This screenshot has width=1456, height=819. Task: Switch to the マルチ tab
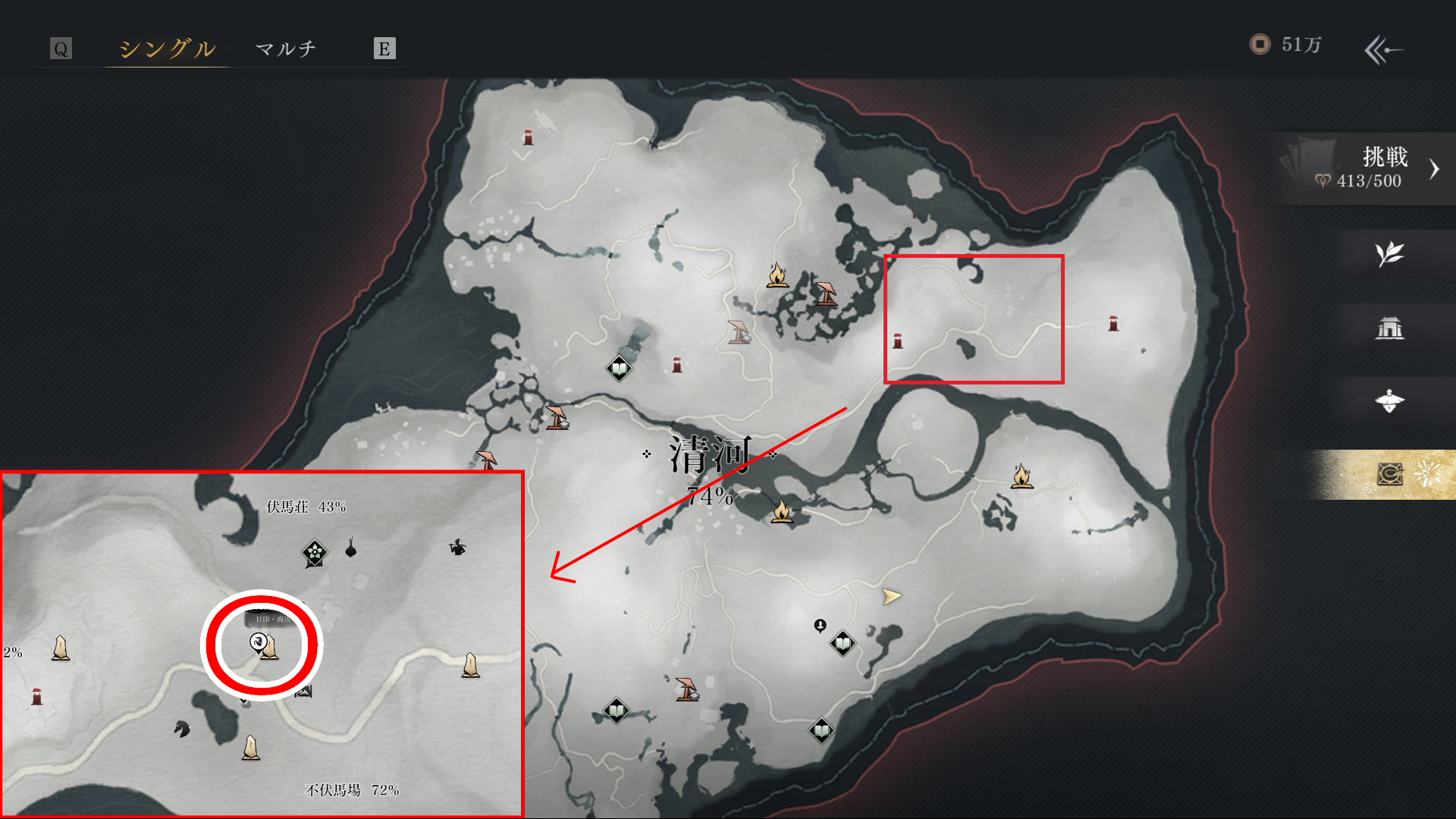pyautogui.click(x=286, y=49)
